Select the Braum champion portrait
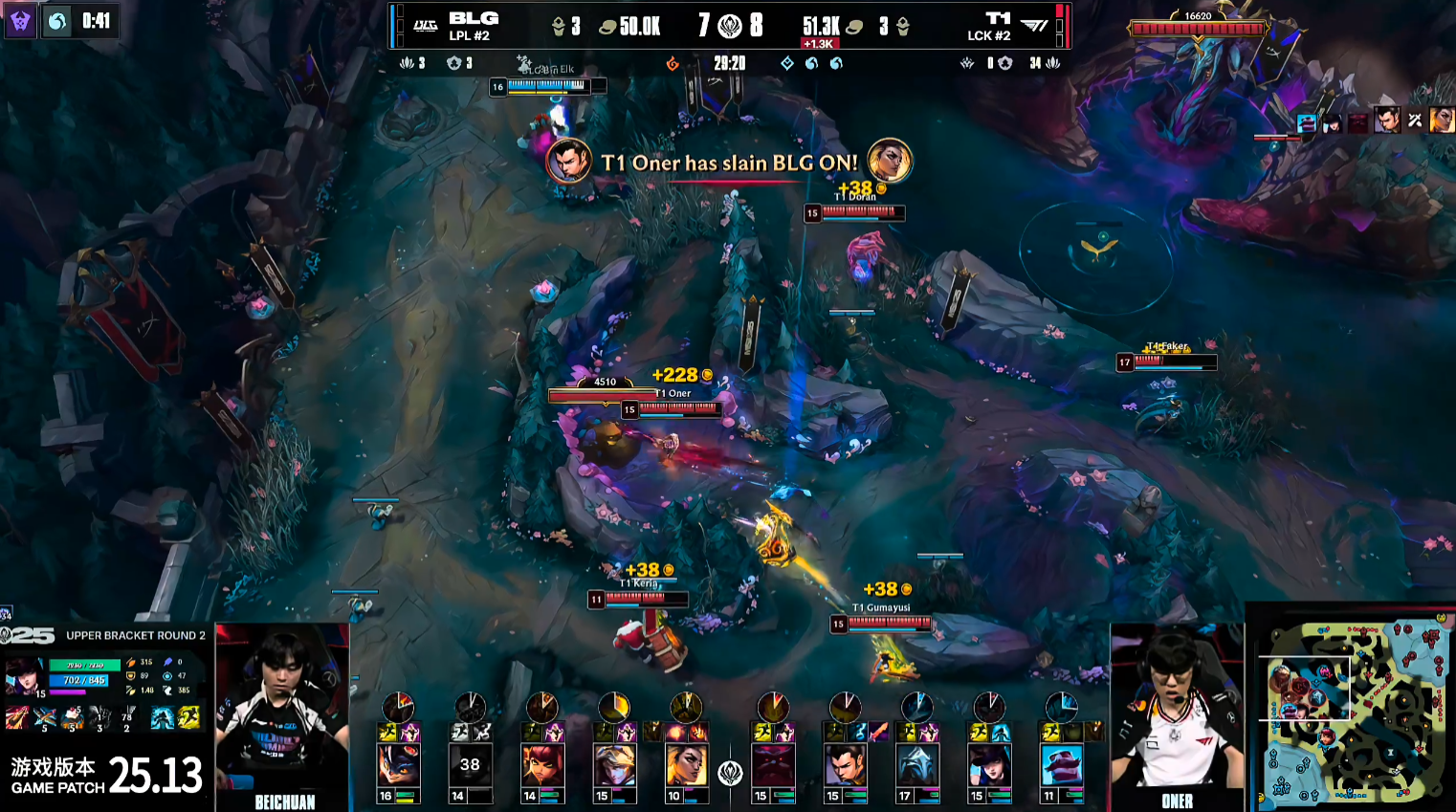Viewport: 1456px width, 812px height. pos(1060,765)
